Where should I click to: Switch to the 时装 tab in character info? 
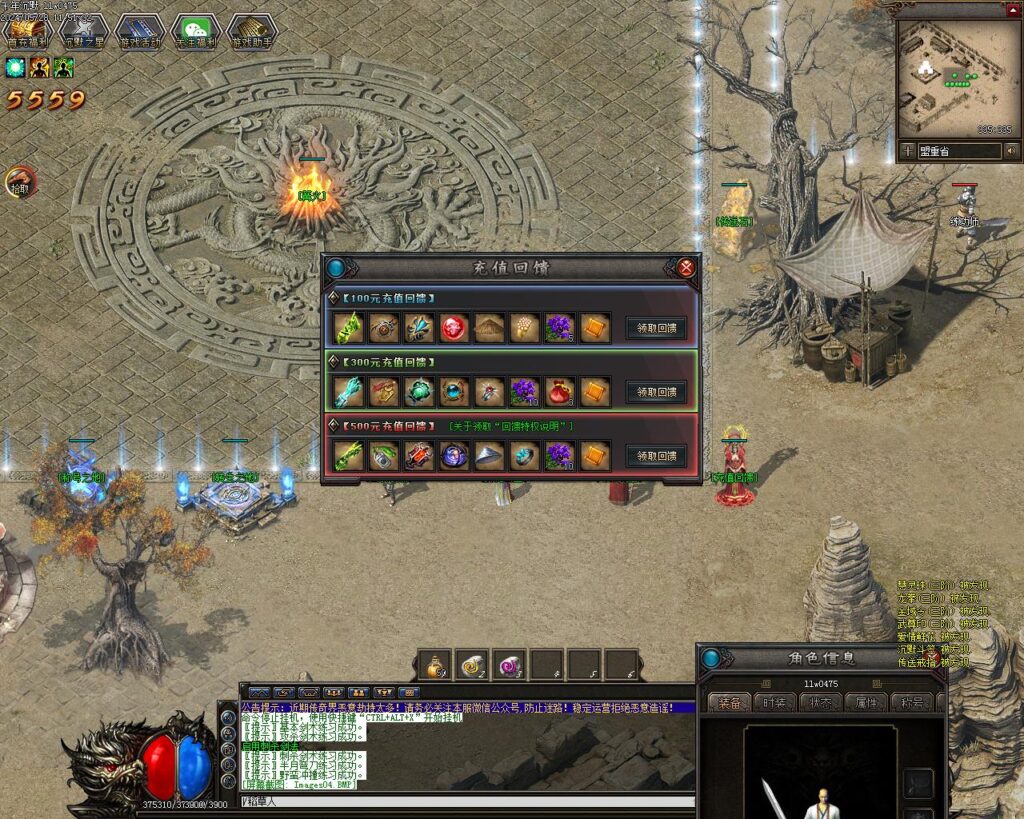(x=775, y=702)
